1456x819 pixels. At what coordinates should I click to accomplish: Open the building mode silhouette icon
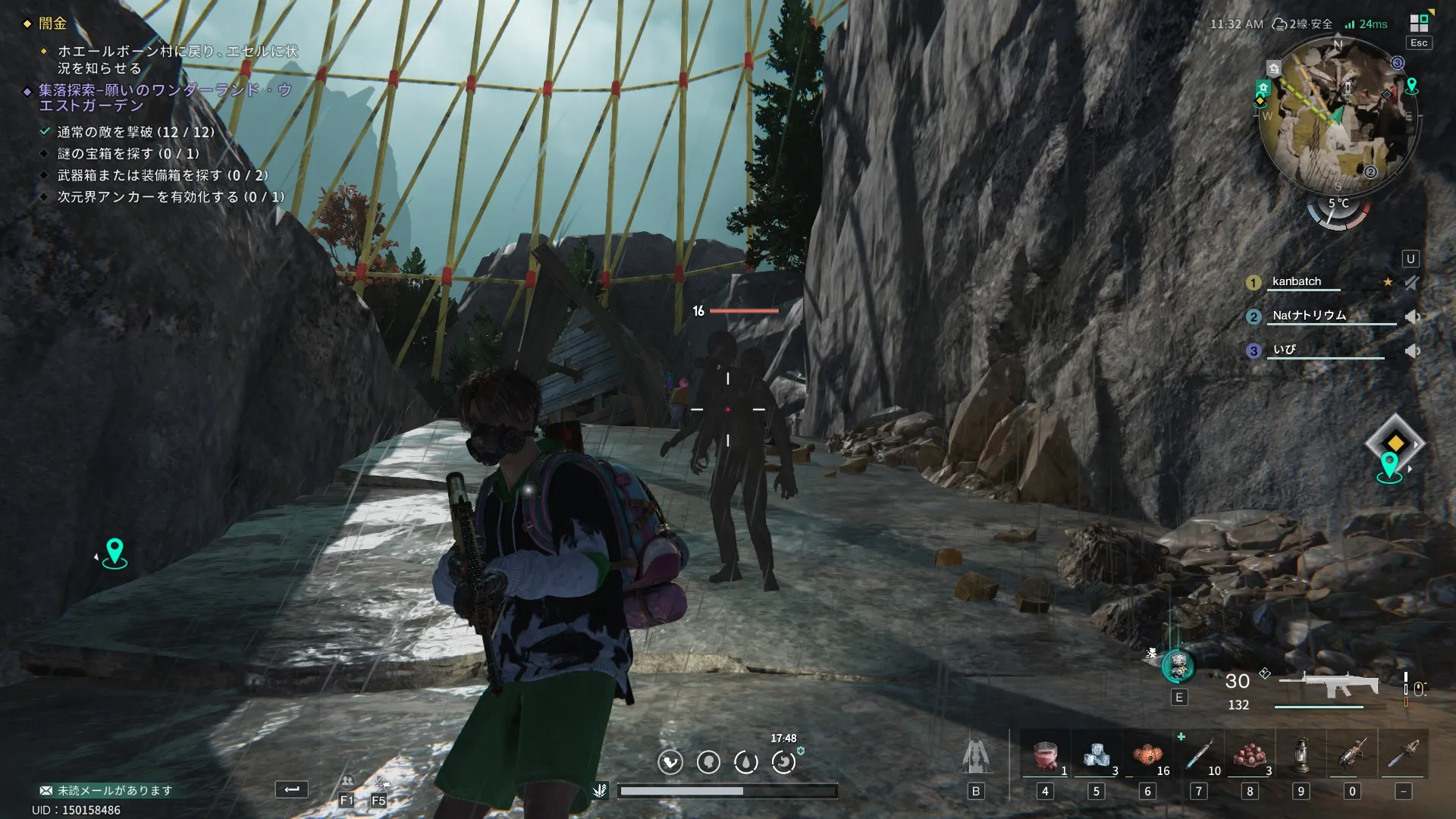[x=975, y=757]
